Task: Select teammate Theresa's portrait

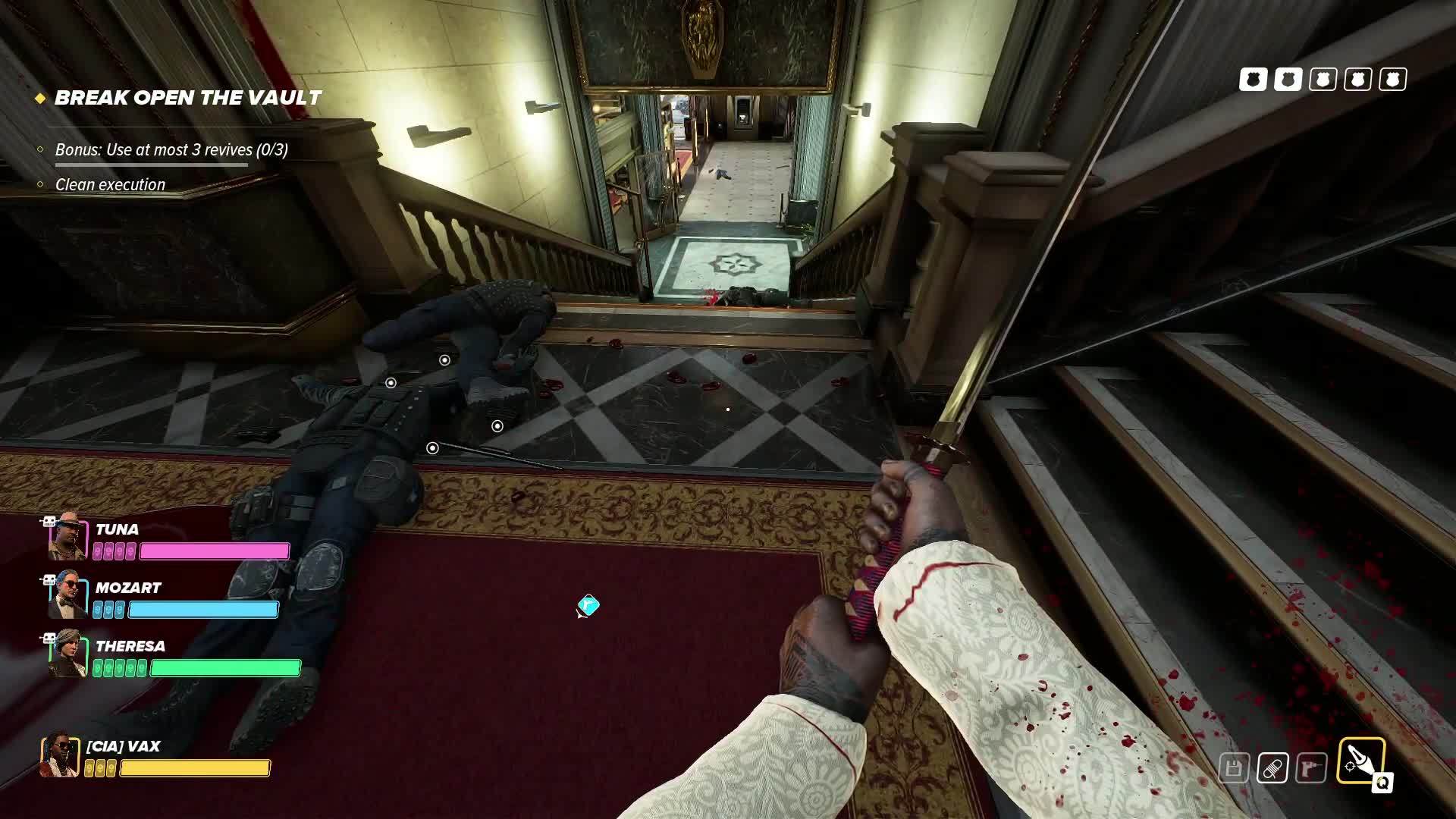Action: pos(67,654)
